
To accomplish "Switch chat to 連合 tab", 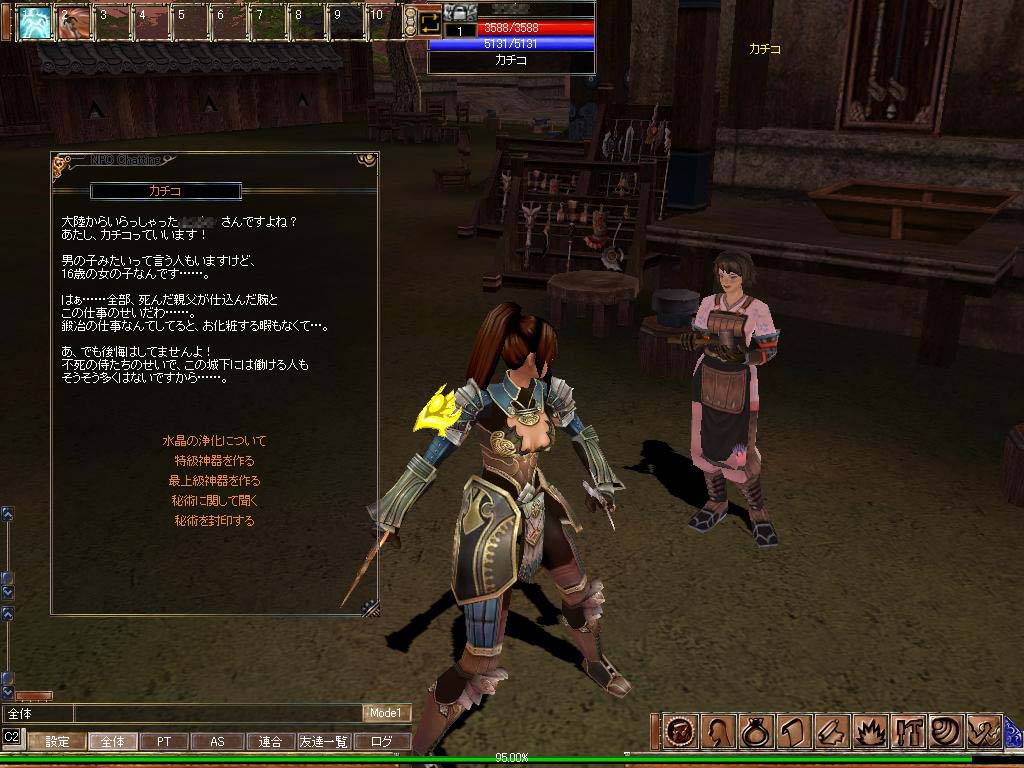I will click(270, 742).
